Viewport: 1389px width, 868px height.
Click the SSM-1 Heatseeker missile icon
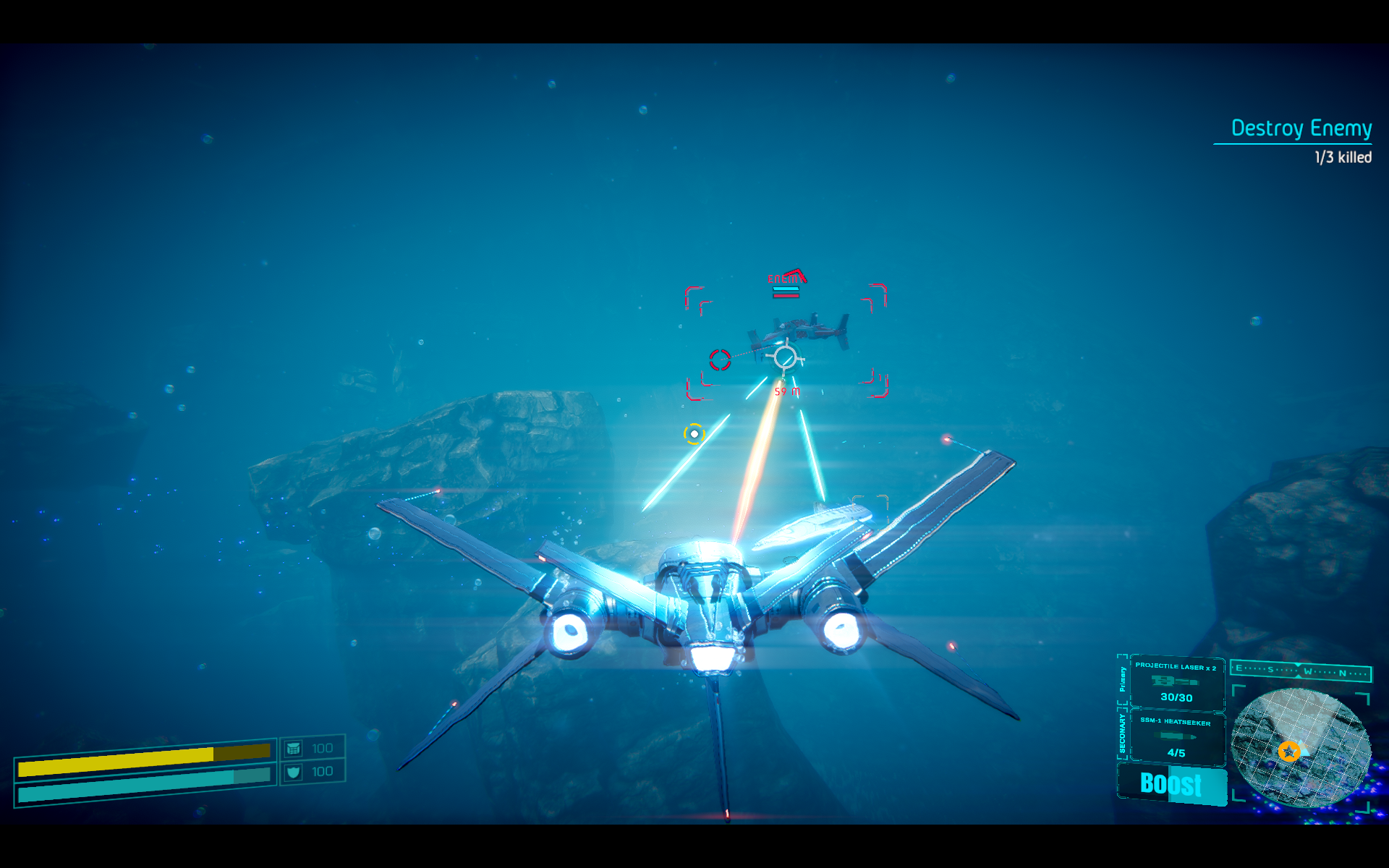click(1175, 735)
